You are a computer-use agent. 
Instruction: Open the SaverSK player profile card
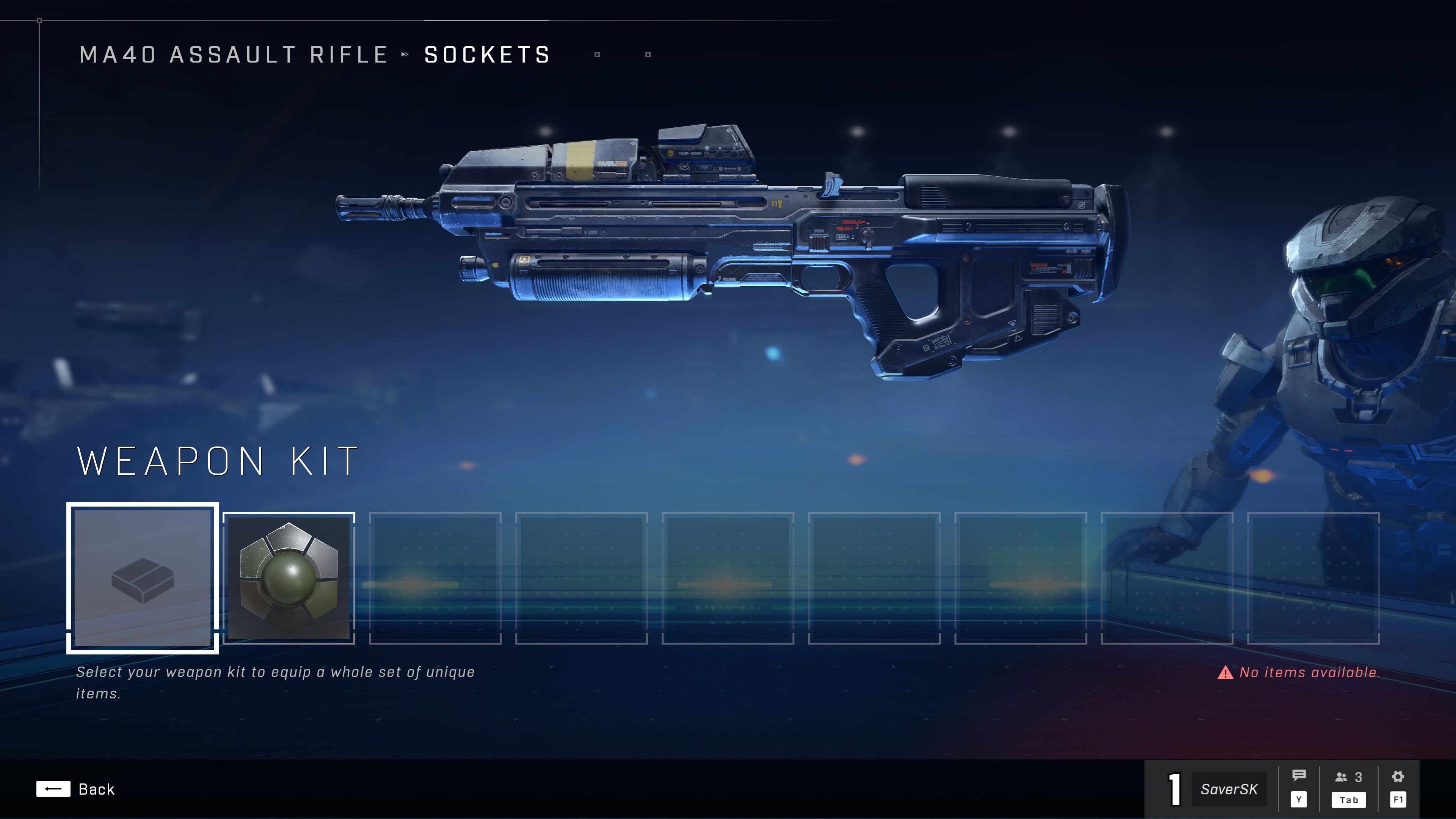(x=1229, y=789)
